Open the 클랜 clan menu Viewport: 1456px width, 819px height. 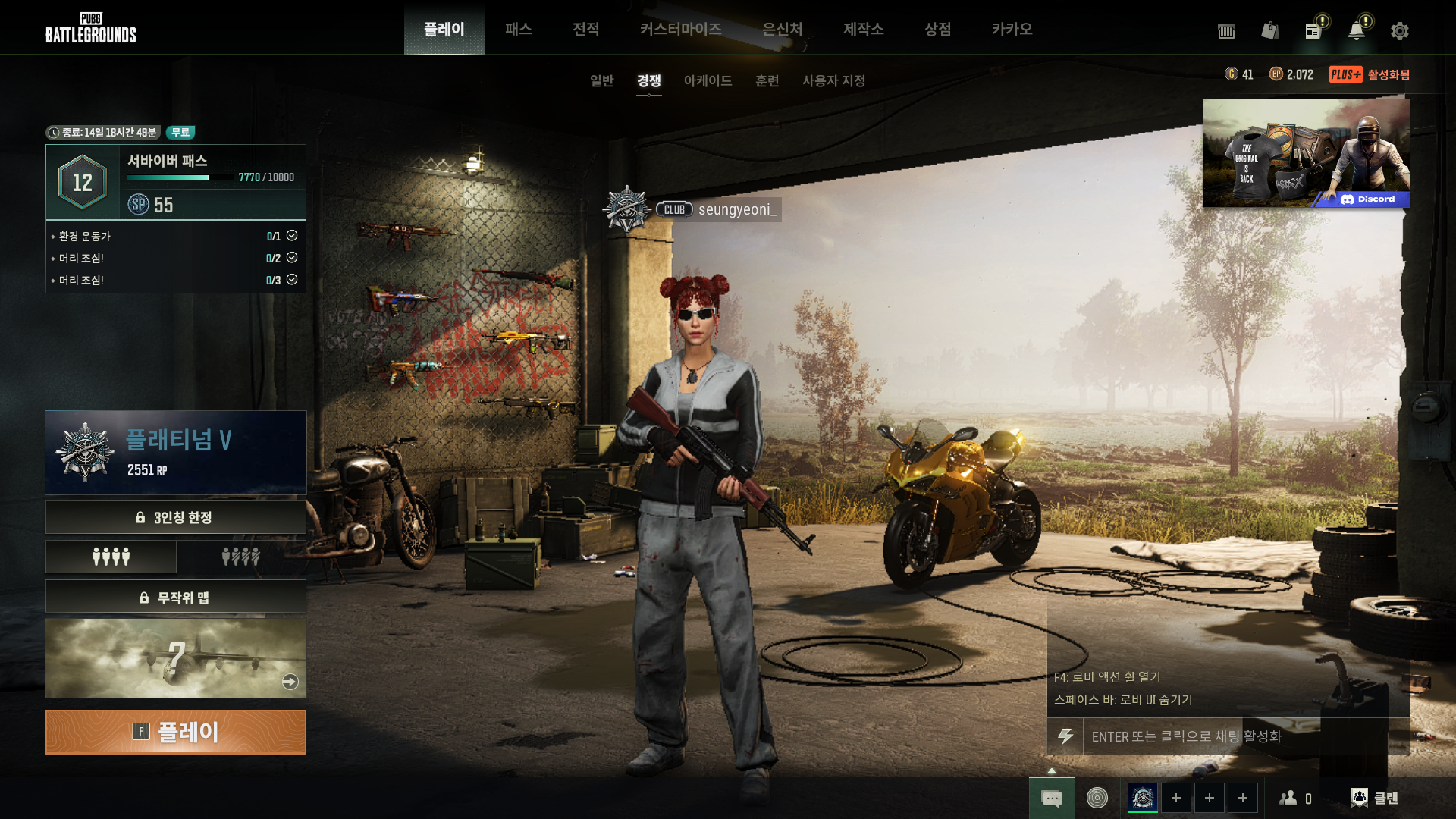[1375, 798]
